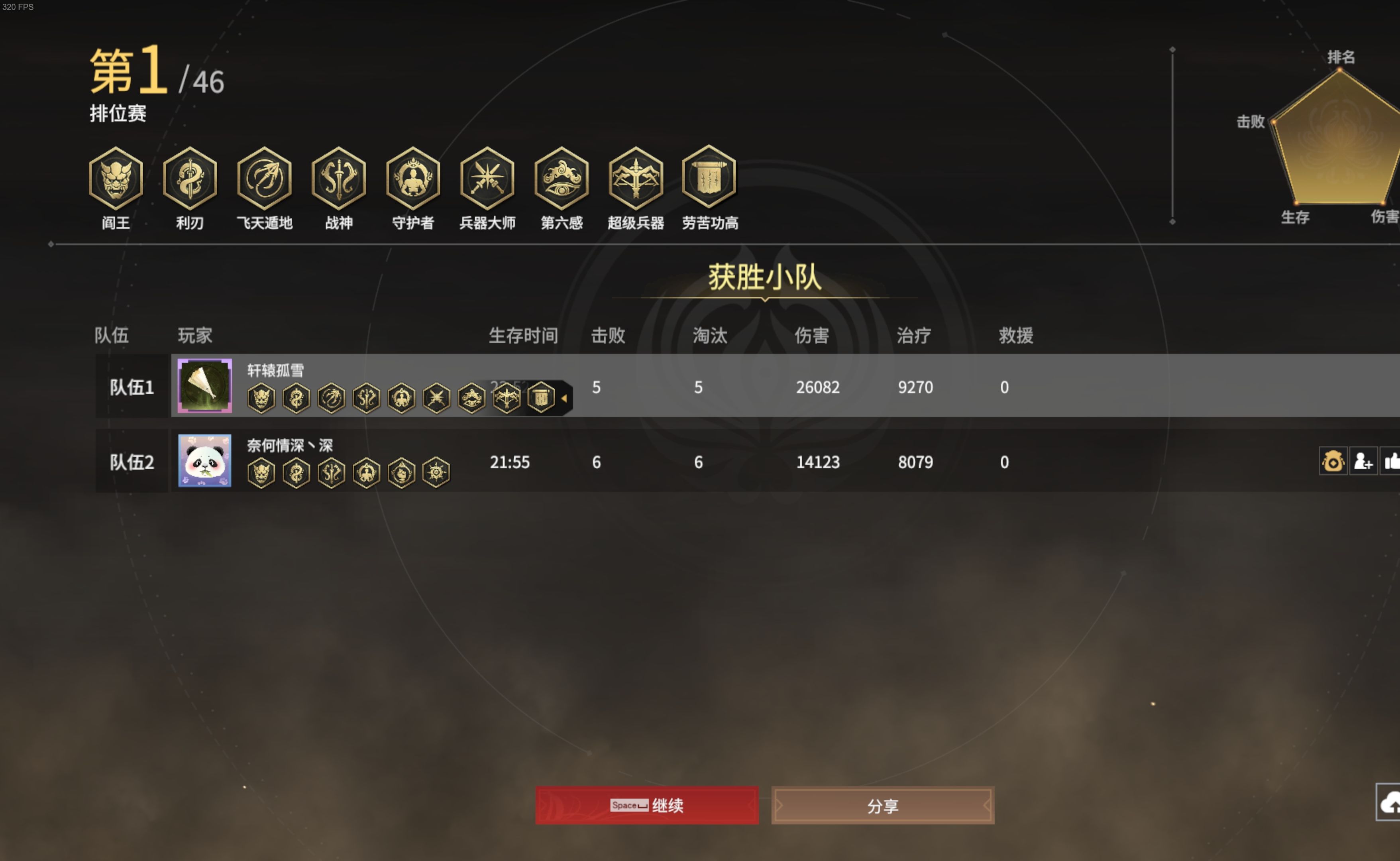The width and height of the screenshot is (1400, 861).
Task: Give a thumbs-up to teammate 奈何情深丶深
Action: pos(1392,461)
